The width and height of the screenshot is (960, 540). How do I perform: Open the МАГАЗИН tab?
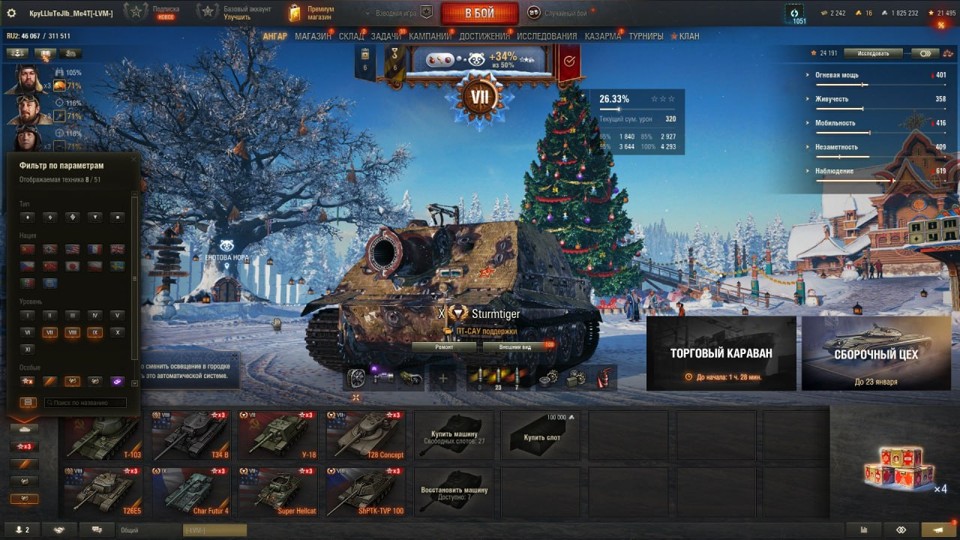313,36
